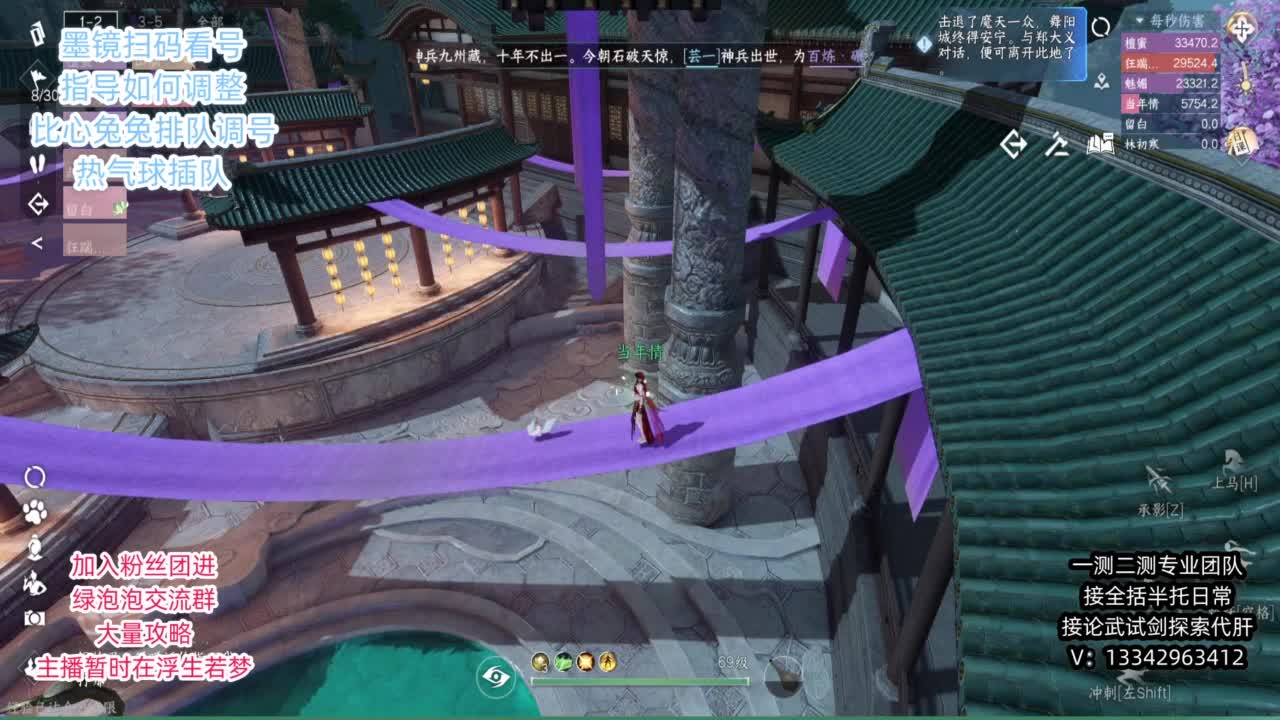Toggle the flag marker icon on the left sidebar
Image resolution: width=1280 pixels, height=720 pixels.
(x=37, y=77)
